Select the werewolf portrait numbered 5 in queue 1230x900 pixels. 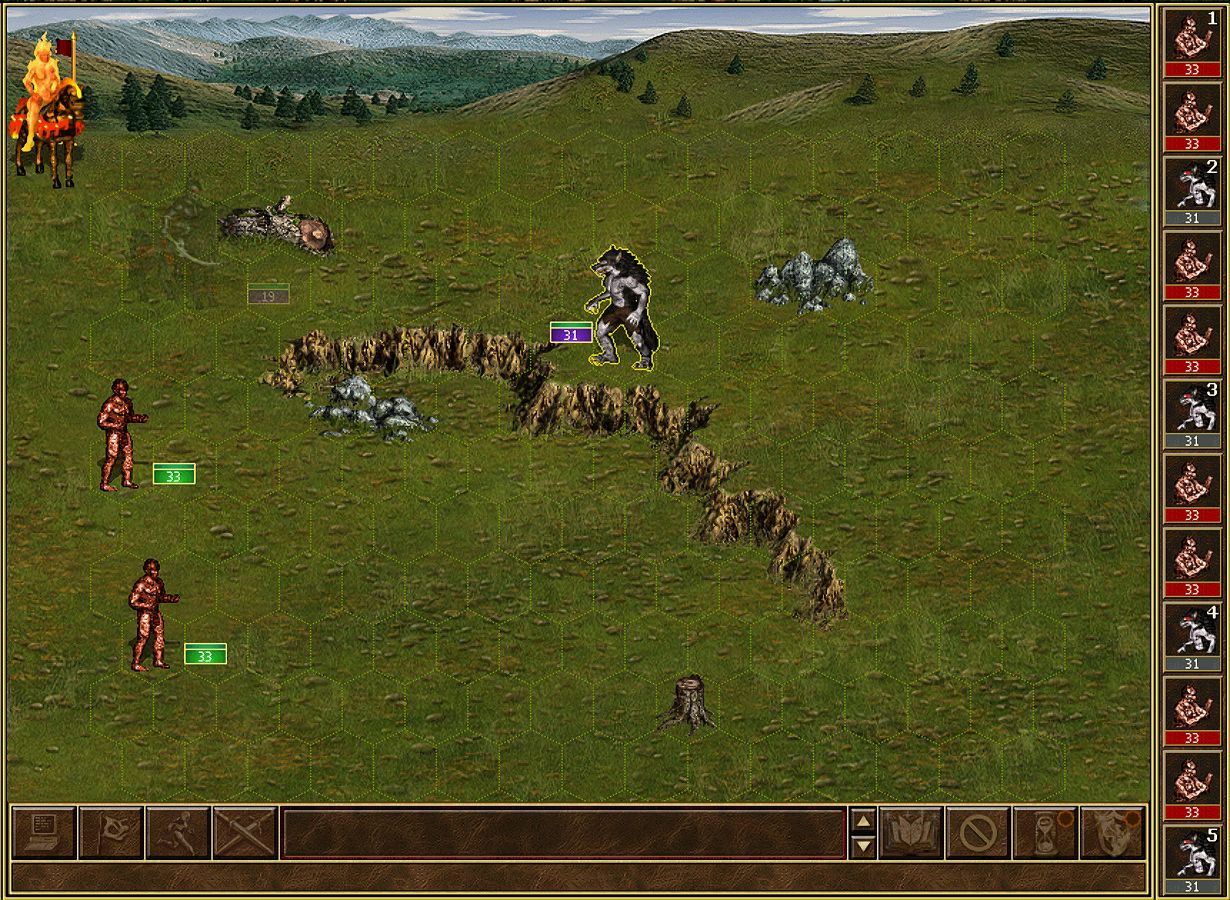click(x=1192, y=853)
